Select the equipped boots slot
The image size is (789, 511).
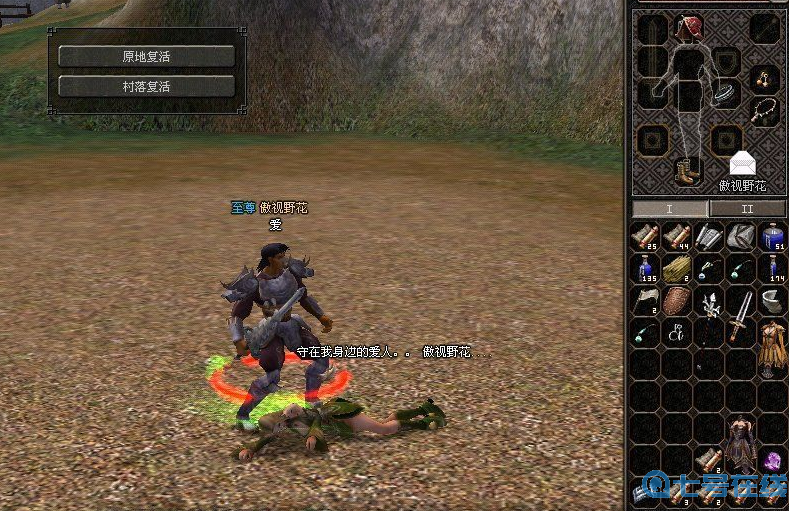(688, 171)
